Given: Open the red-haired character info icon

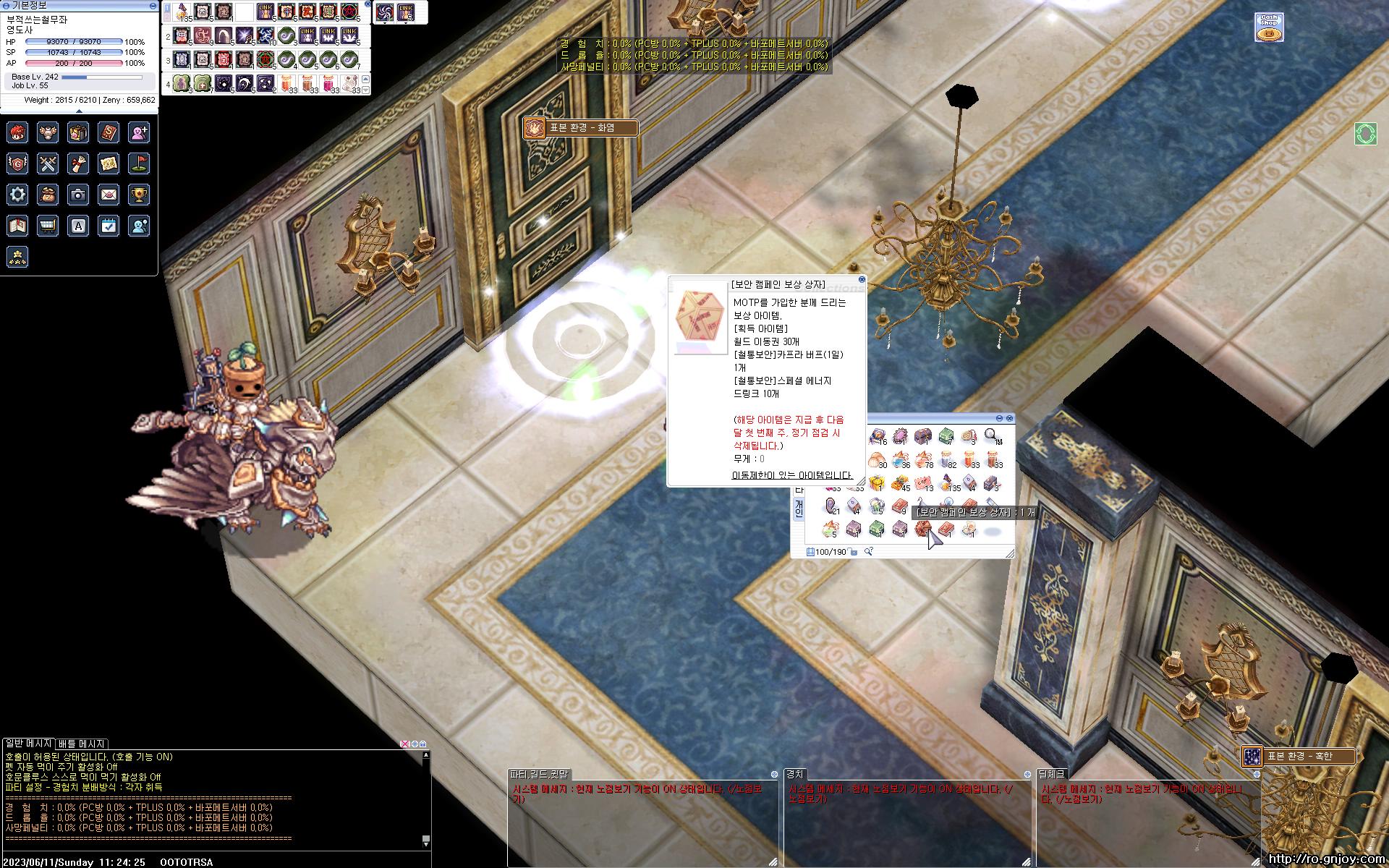Looking at the screenshot, I should click(17, 132).
